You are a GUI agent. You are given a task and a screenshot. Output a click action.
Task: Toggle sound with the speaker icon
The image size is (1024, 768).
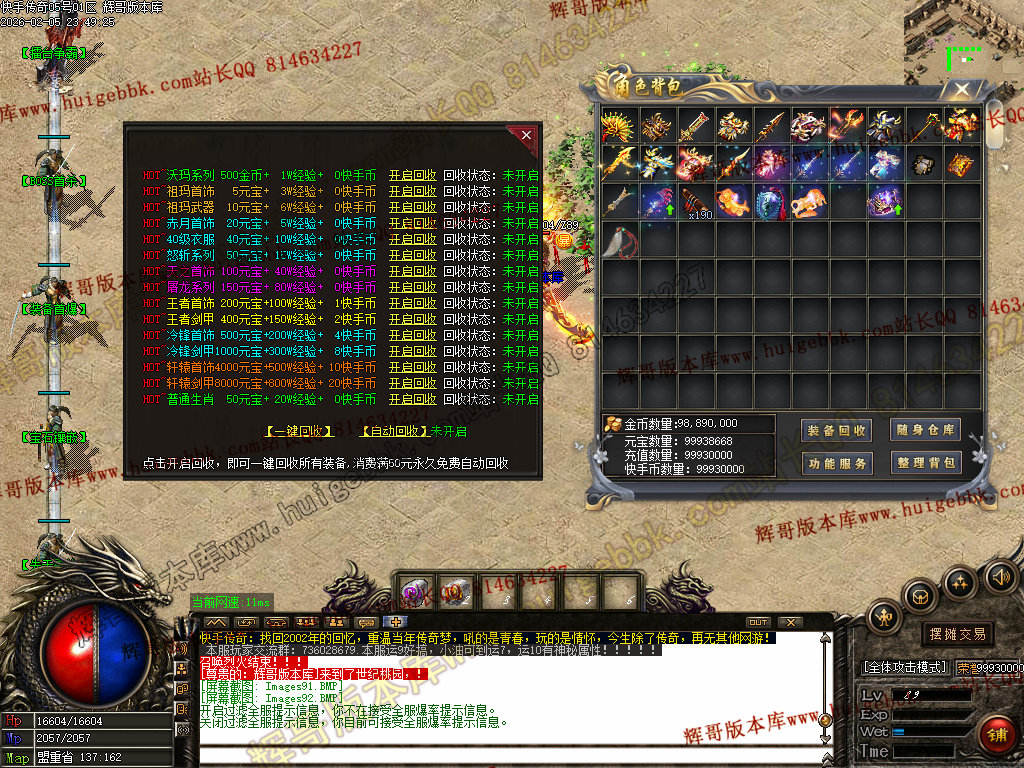pos(1000,576)
